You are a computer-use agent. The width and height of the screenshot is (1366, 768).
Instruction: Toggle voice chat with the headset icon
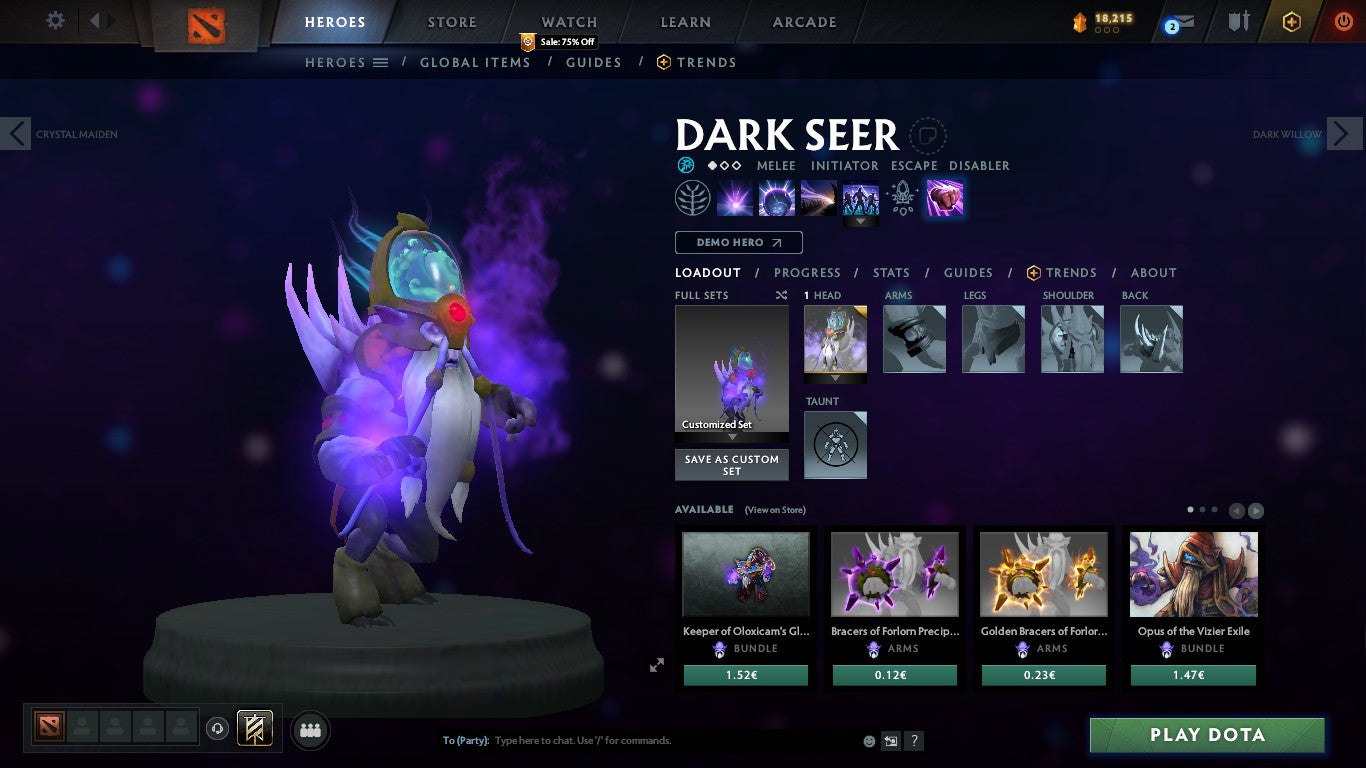click(x=218, y=730)
